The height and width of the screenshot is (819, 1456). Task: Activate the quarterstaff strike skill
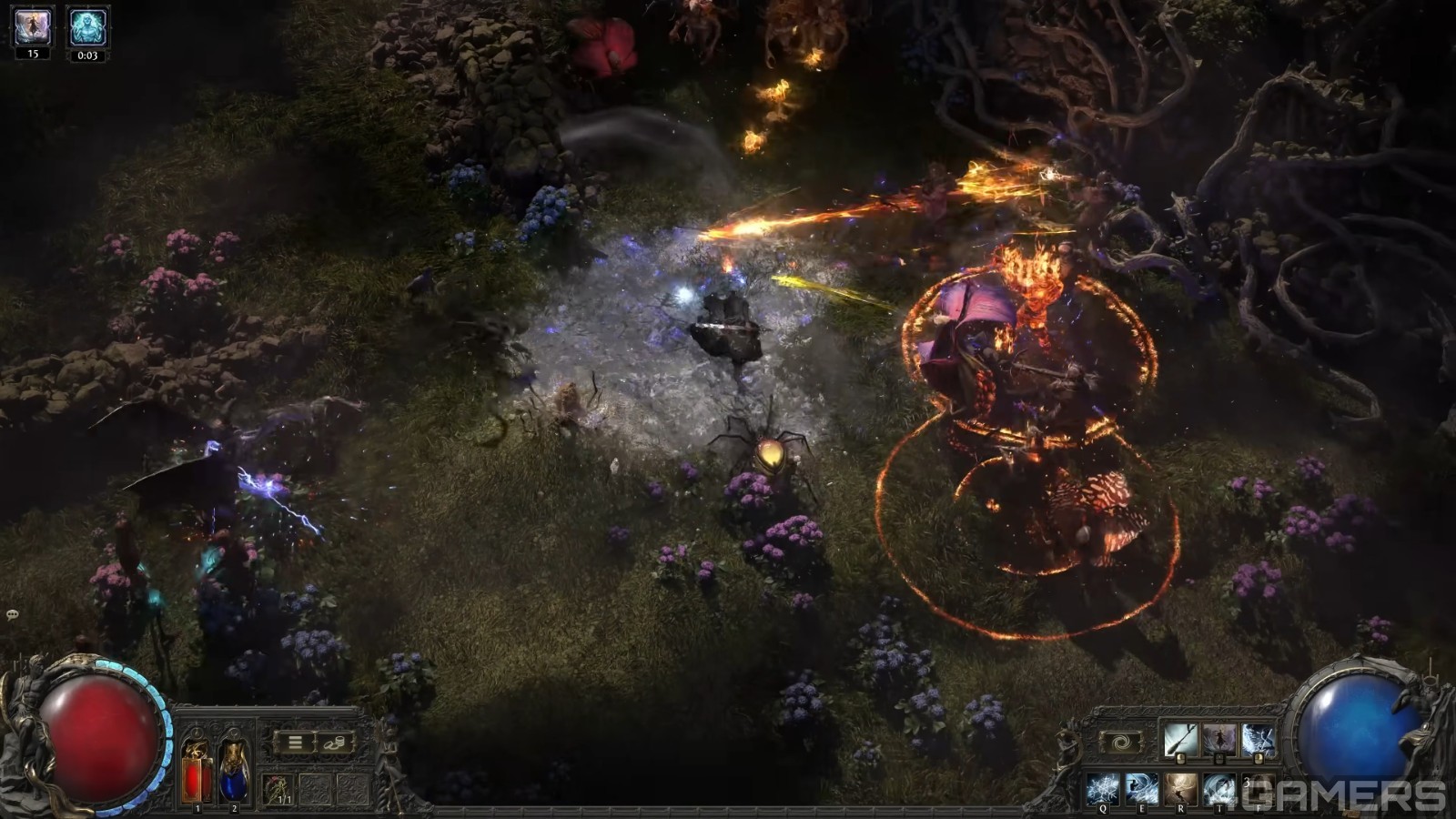pyautogui.click(x=1180, y=740)
